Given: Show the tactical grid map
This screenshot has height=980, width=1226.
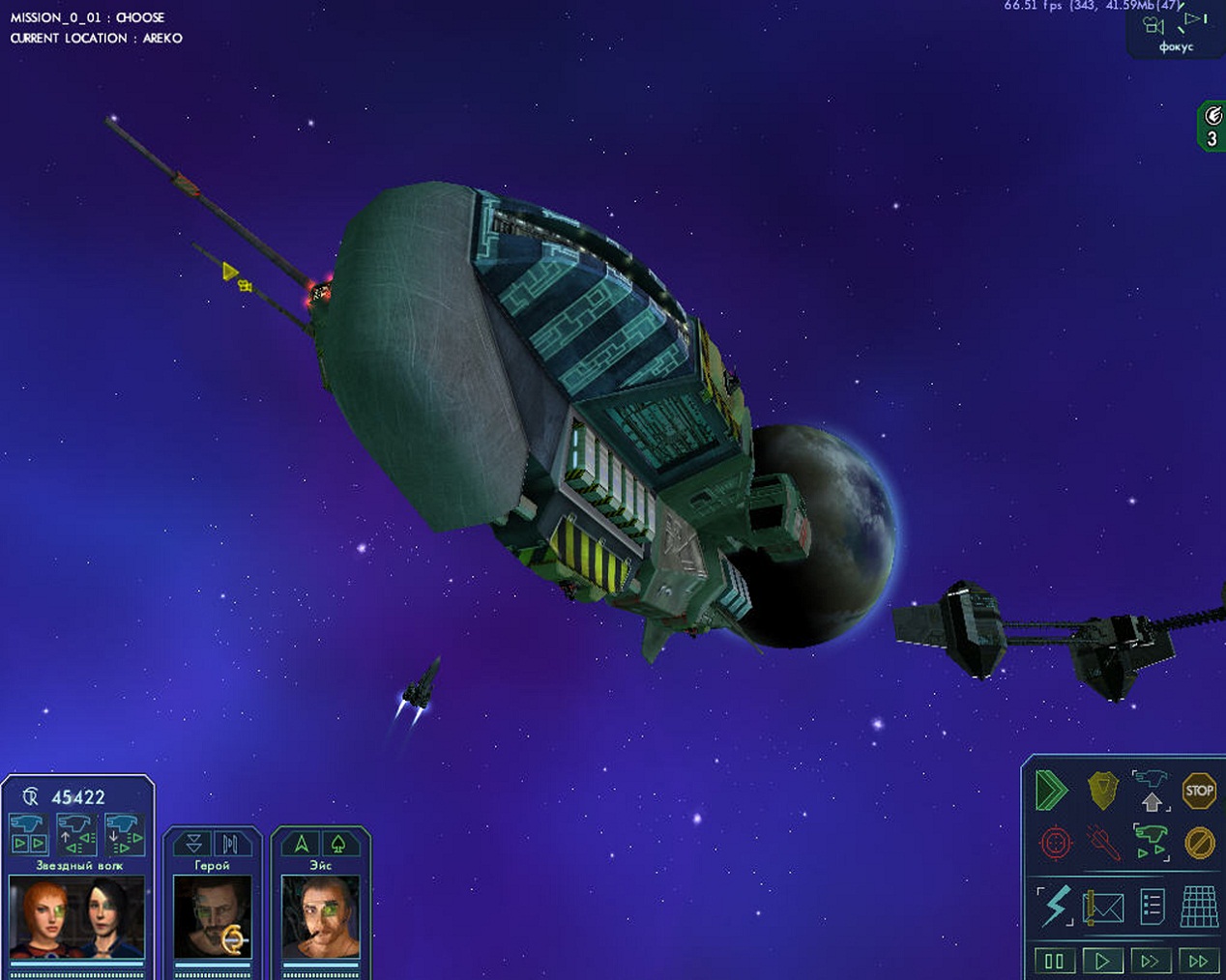Looking at the screenshot, I should point(1199,908).
